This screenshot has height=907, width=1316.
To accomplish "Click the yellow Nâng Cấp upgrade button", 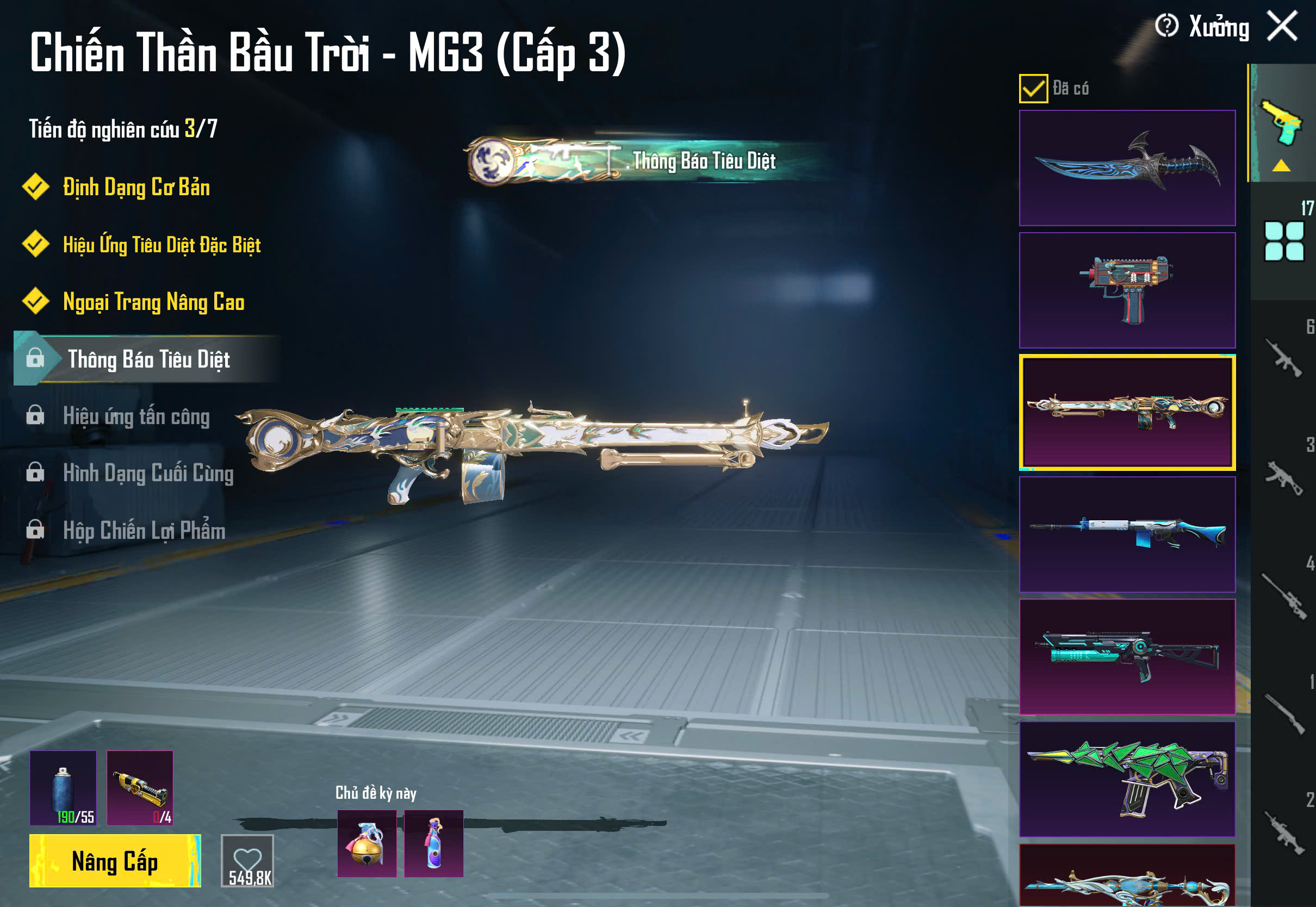I will coord(115,860).
